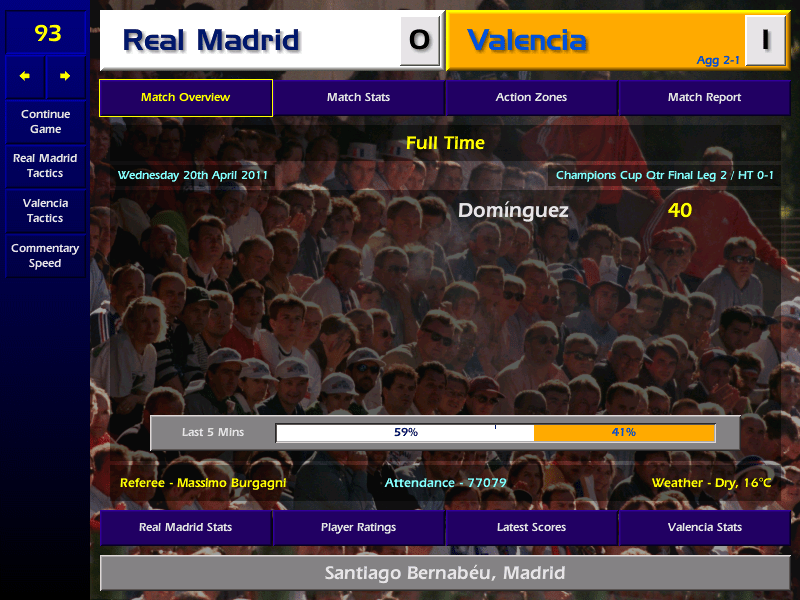
Task: Change the Commentary Speed
Action: (45, 256)
